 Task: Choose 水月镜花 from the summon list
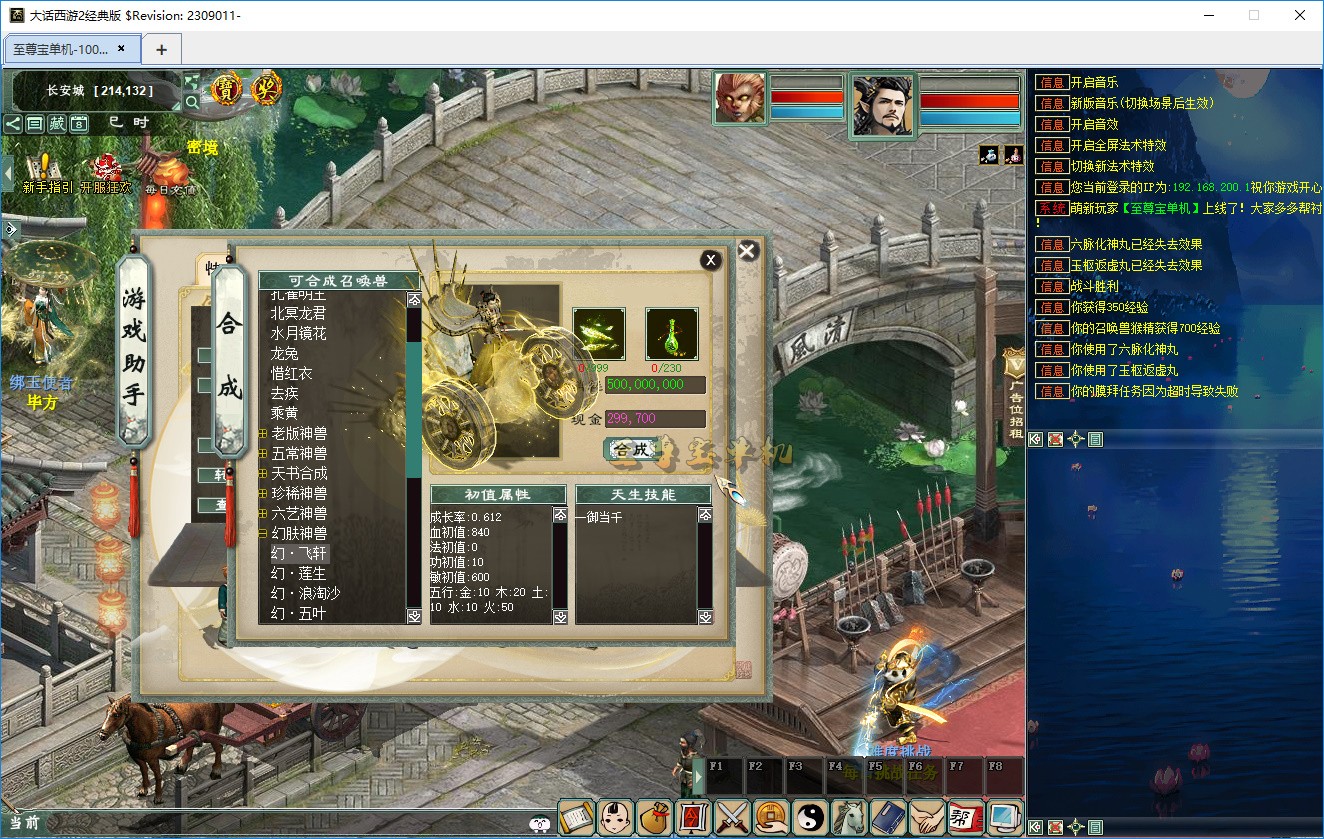(299, 333)
